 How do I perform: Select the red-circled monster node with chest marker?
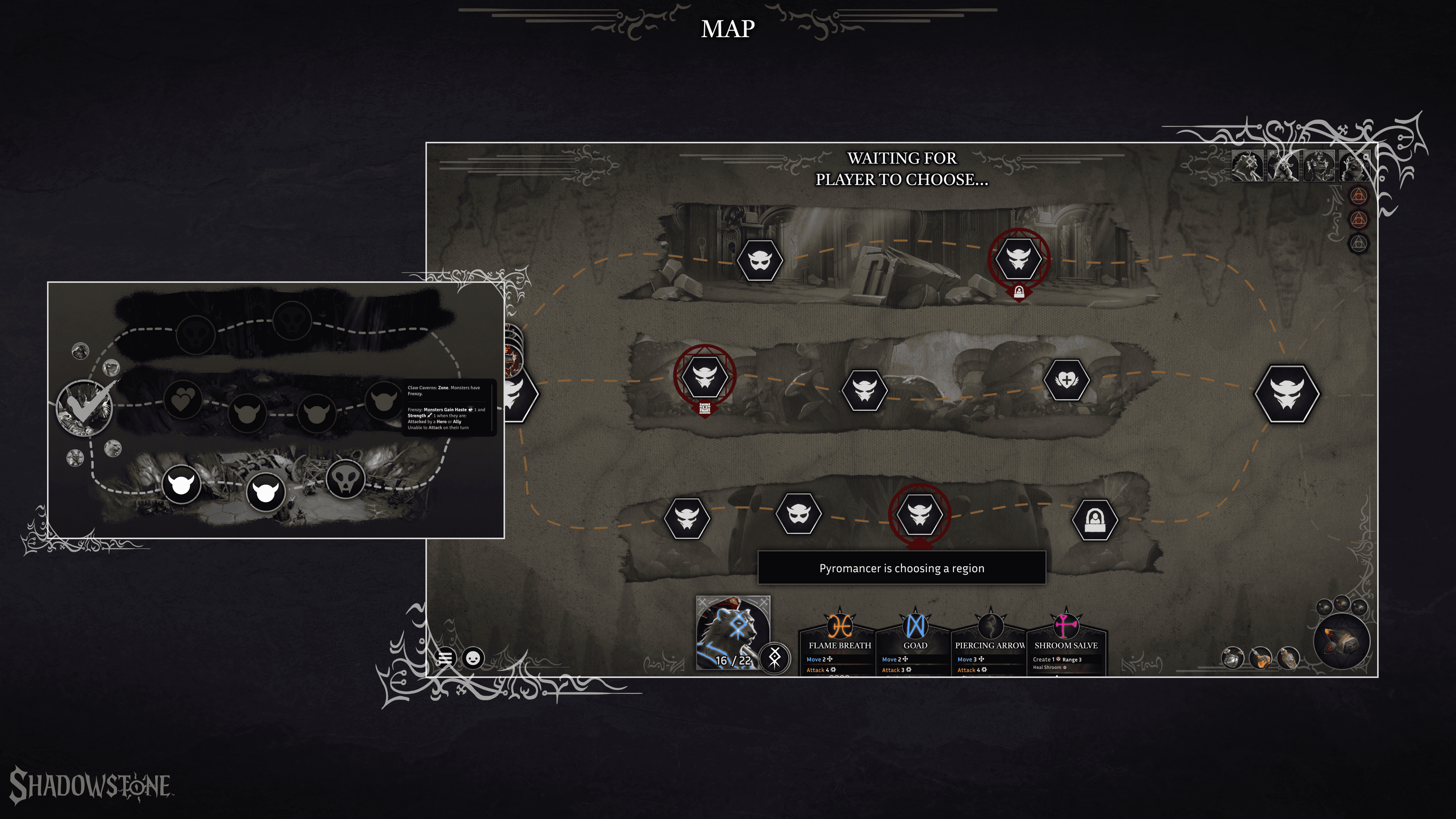(x=705, y=375)
